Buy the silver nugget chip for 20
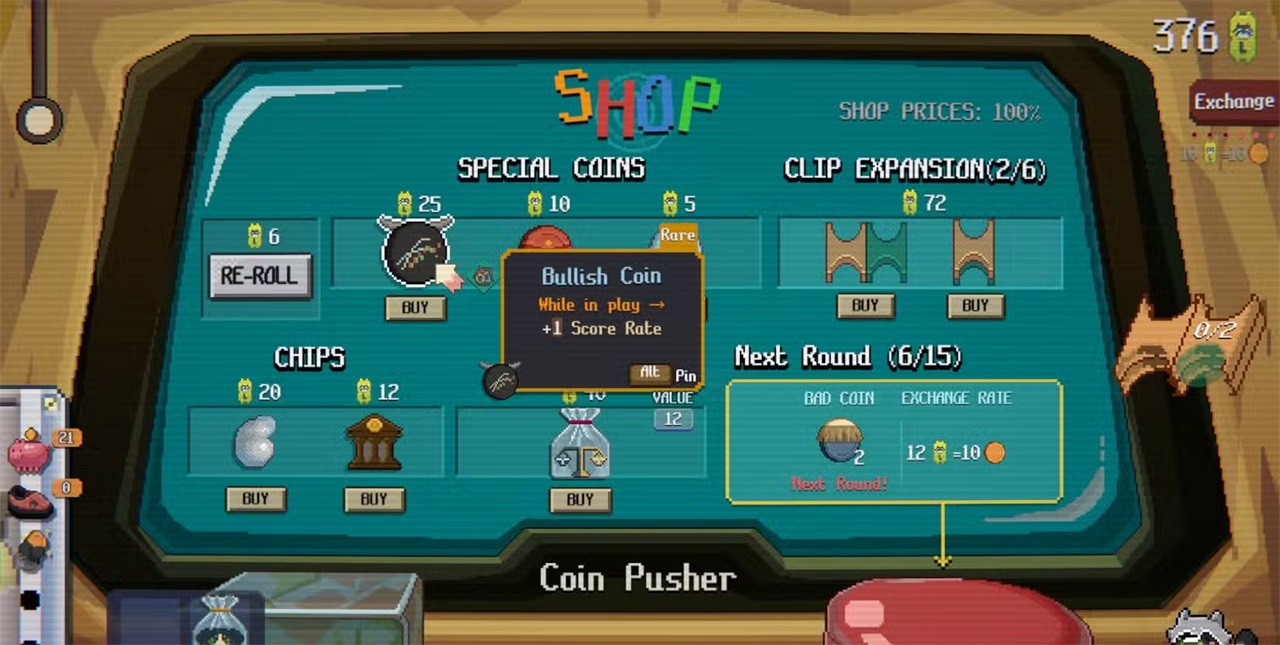The height and width of the screenshot is (645, 1280). 255,499
